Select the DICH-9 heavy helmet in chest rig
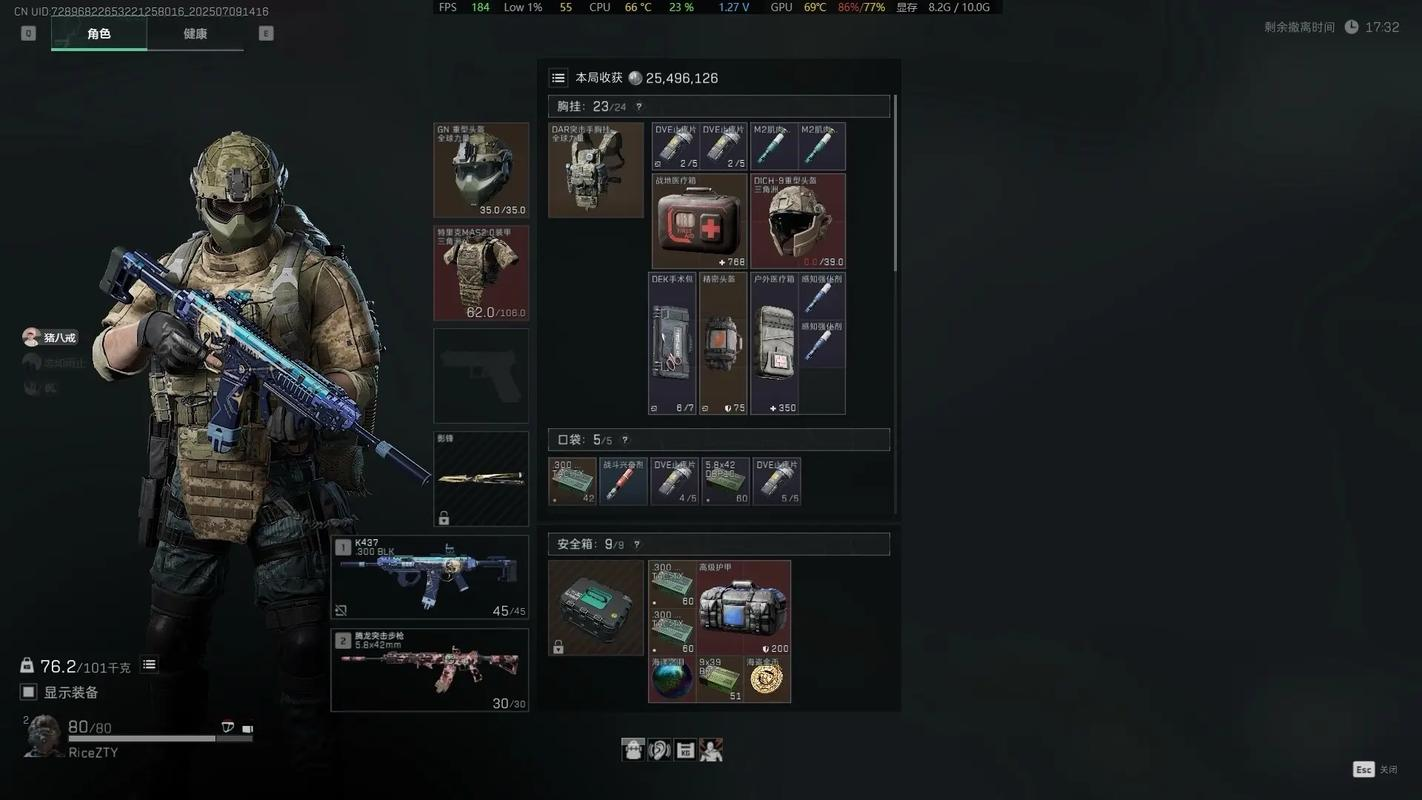This screenshot has width=1422, height=800. pyautogui.click(x=798, y=221)
